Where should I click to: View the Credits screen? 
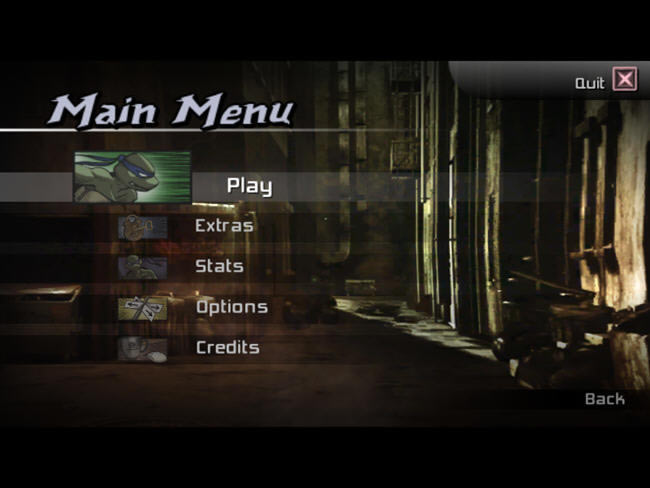[x=227, y=348]
